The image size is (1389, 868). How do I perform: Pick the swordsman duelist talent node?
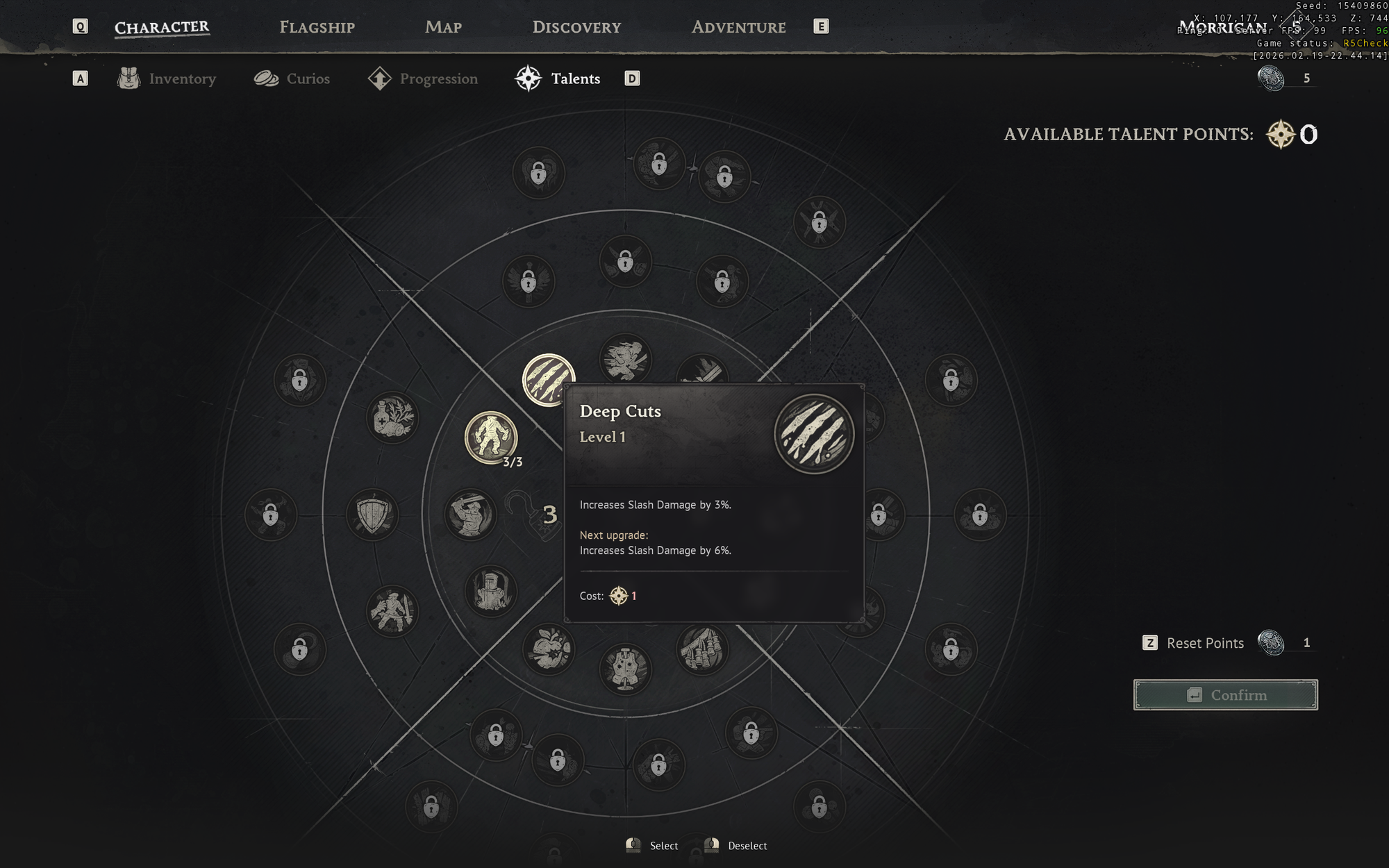coord(392,611)
